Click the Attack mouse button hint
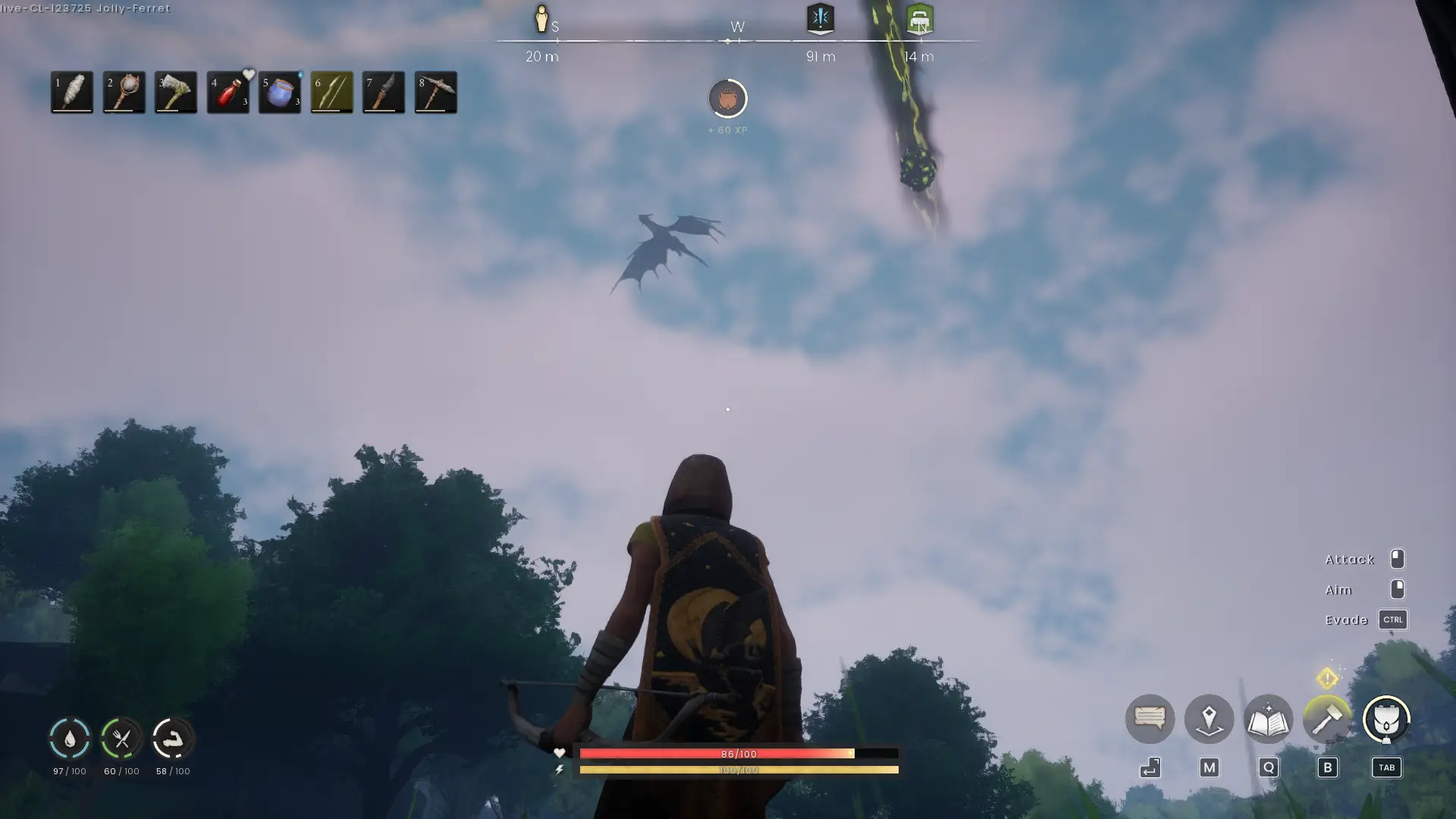Screen dimensions: 1456x819 [x=1398, y=559]
